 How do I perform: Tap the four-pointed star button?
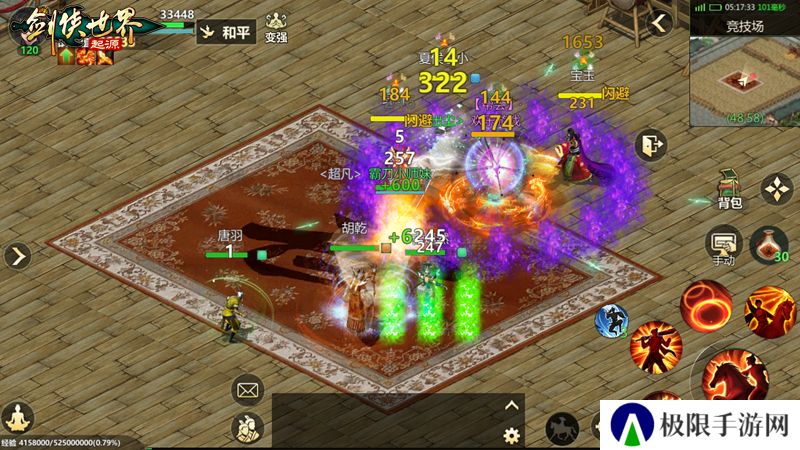777,188
